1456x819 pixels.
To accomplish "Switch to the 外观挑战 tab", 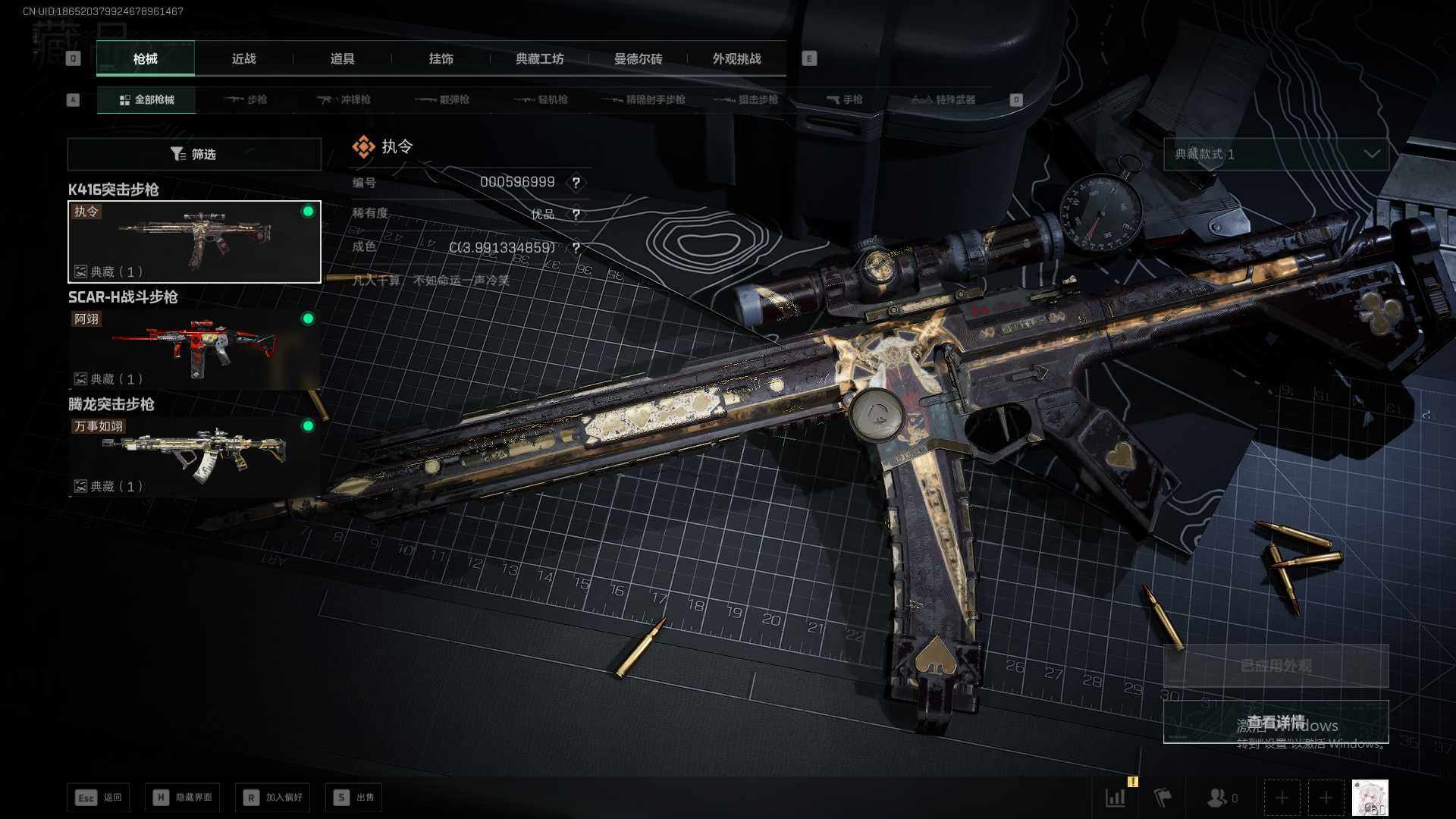I will pyautogui.click(x=736, y=59).
